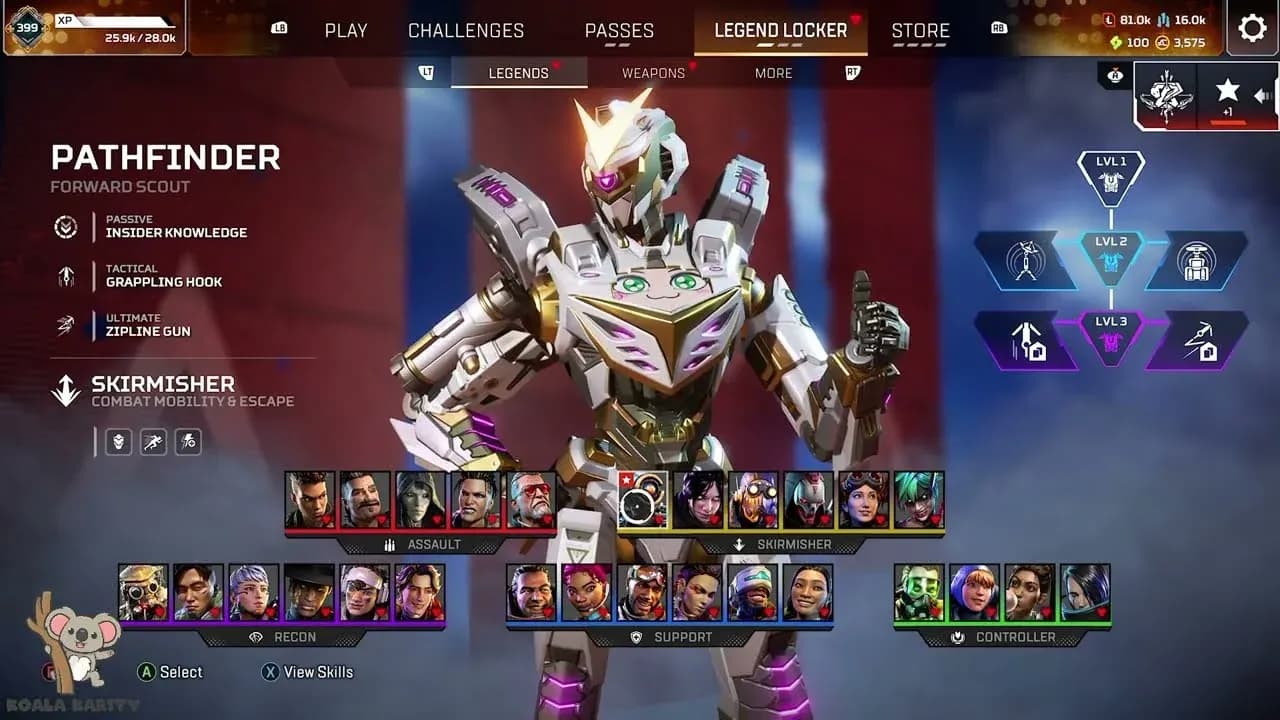1280x720 pixels.
Task: Open the settings gear menu
Action: click(x=1252, y=28)
